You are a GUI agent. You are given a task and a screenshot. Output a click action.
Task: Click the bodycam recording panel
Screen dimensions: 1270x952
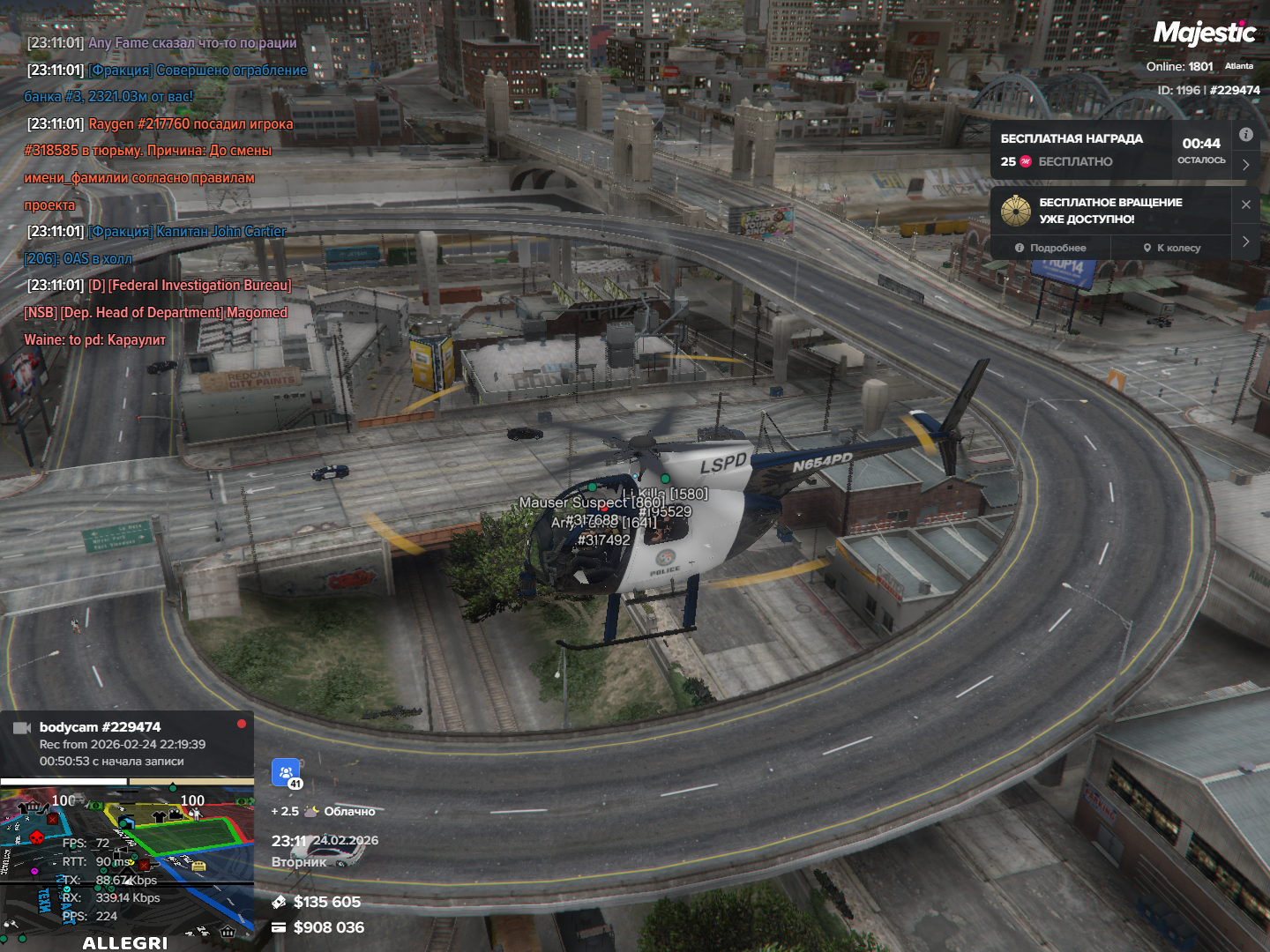click(x=127, y=743)
